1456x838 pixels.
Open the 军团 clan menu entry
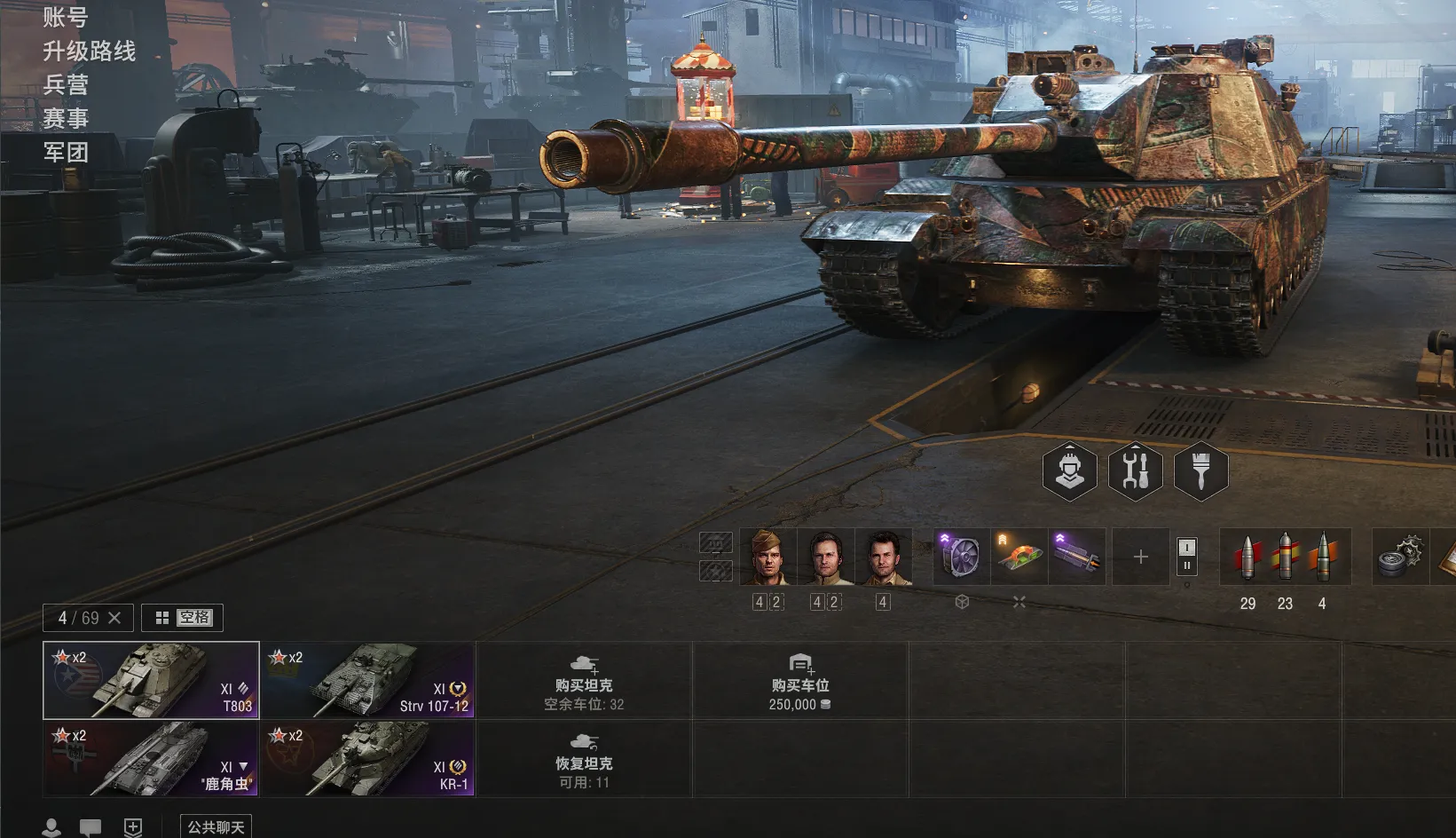(x=66, y=152)
